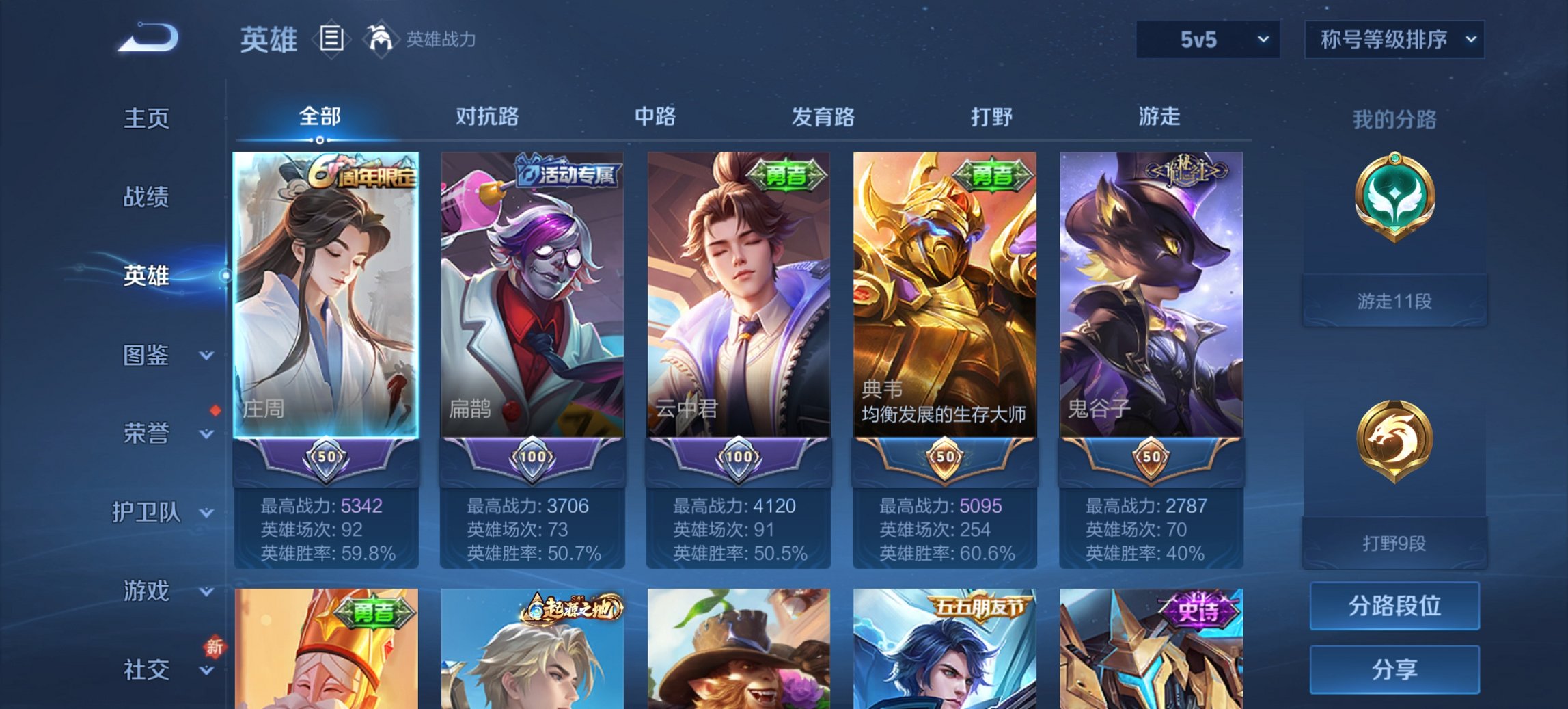Click the compendium icon beside 英雄 title
Image resolution: width=1568 pixels, height=709 pixels.
tap(331, 39)
